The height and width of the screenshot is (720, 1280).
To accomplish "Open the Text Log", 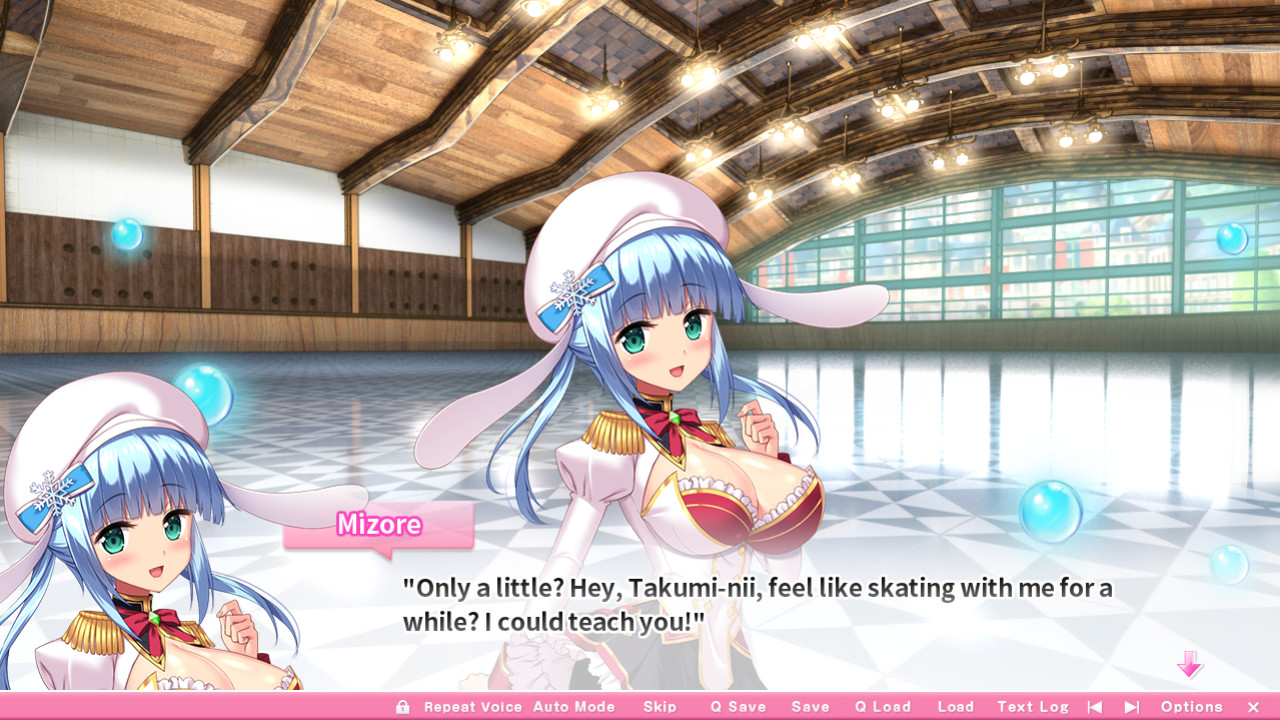I will click(1033, 706).
